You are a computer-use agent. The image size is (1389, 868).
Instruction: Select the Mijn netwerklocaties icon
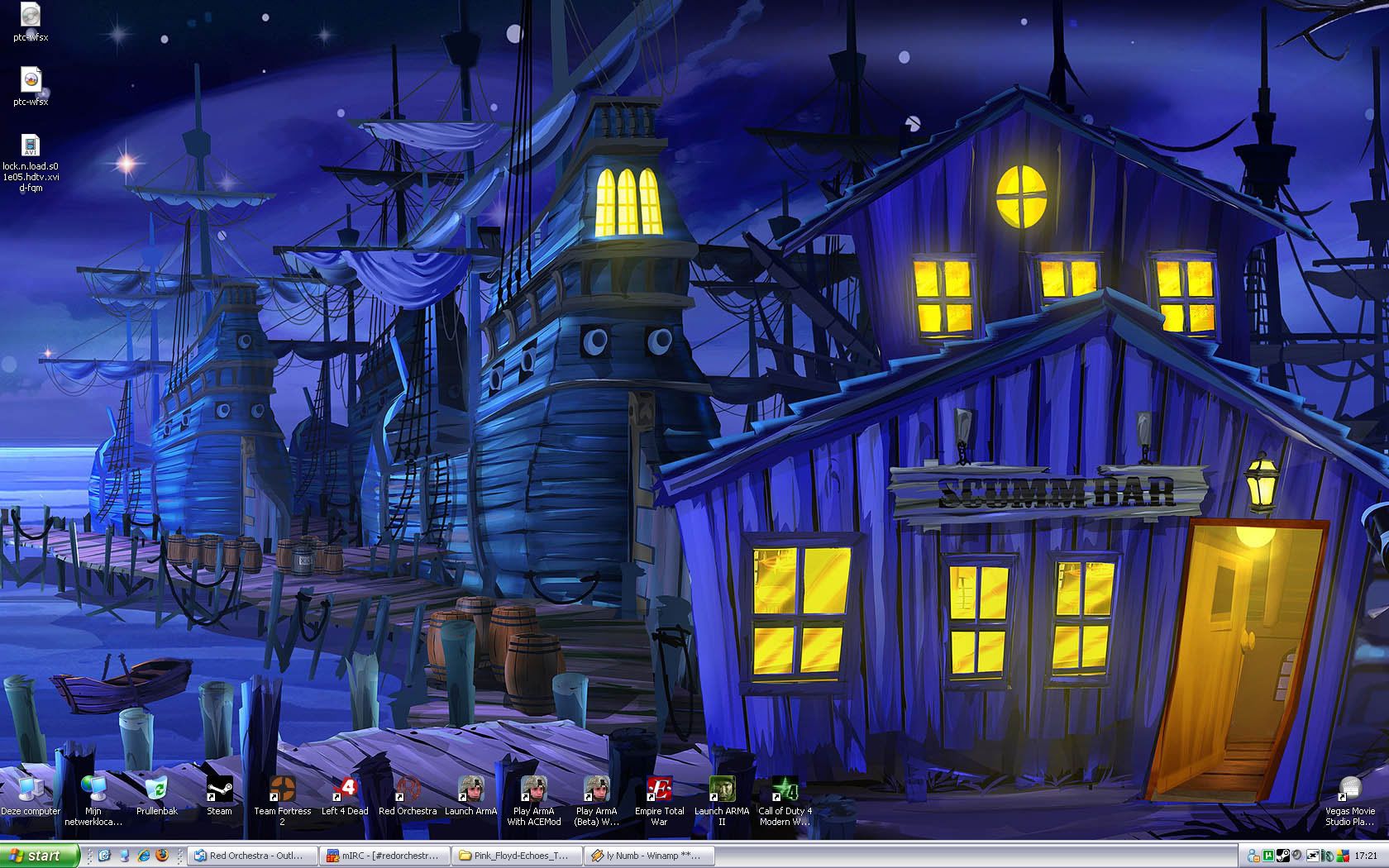point(93,790)
